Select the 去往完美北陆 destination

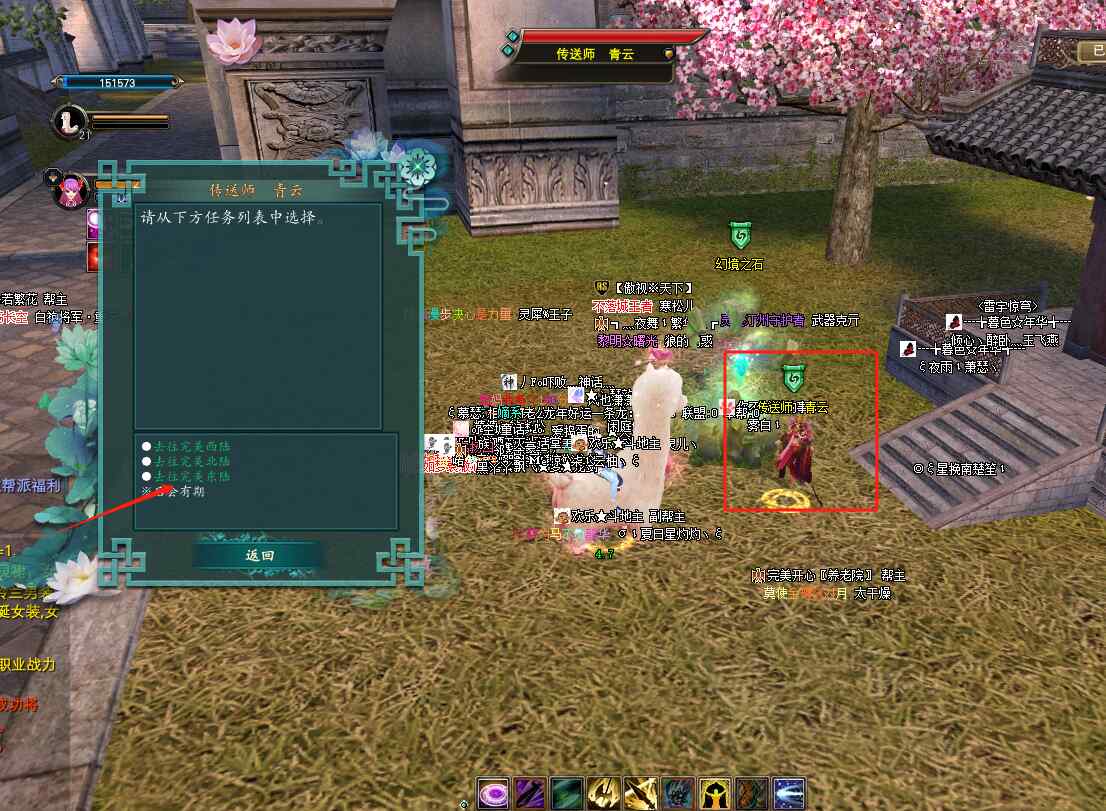pos(193,461)
